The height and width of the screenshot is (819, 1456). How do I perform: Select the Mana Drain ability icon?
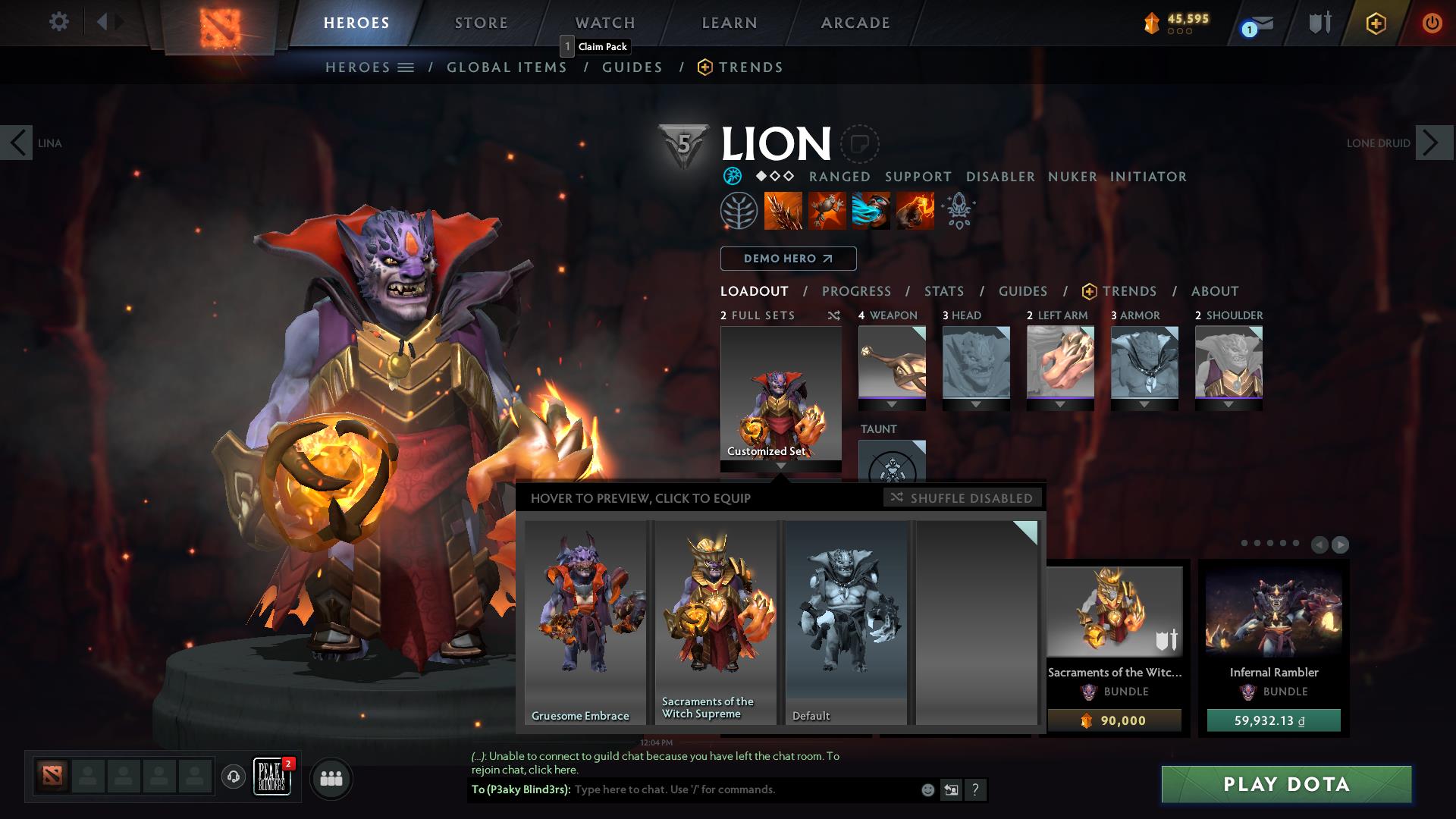click(871, 211)
